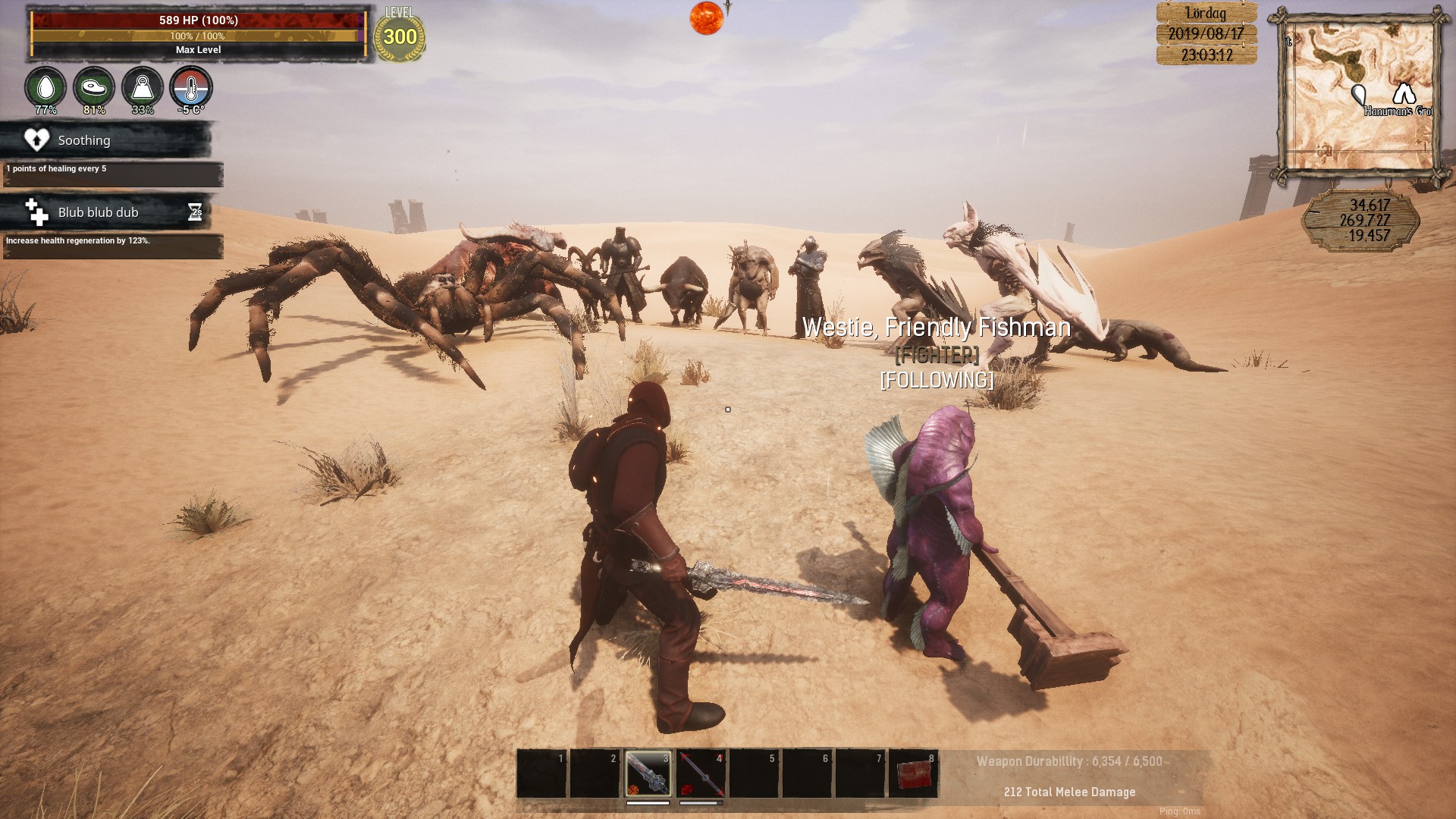
Task: Click the temperature thermometer icon
Action: tap(191, 88)
